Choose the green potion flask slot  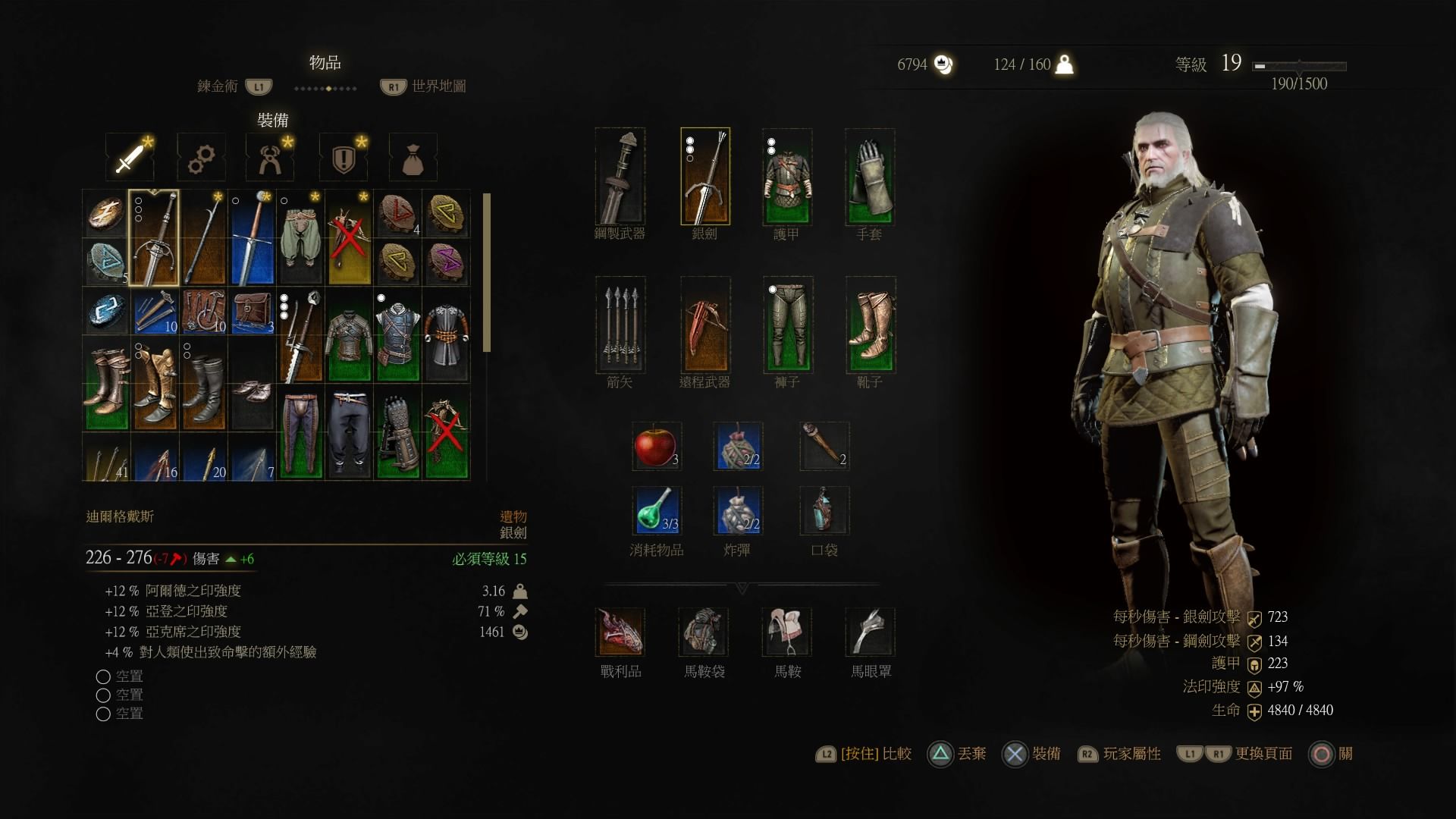click(656, 510)
